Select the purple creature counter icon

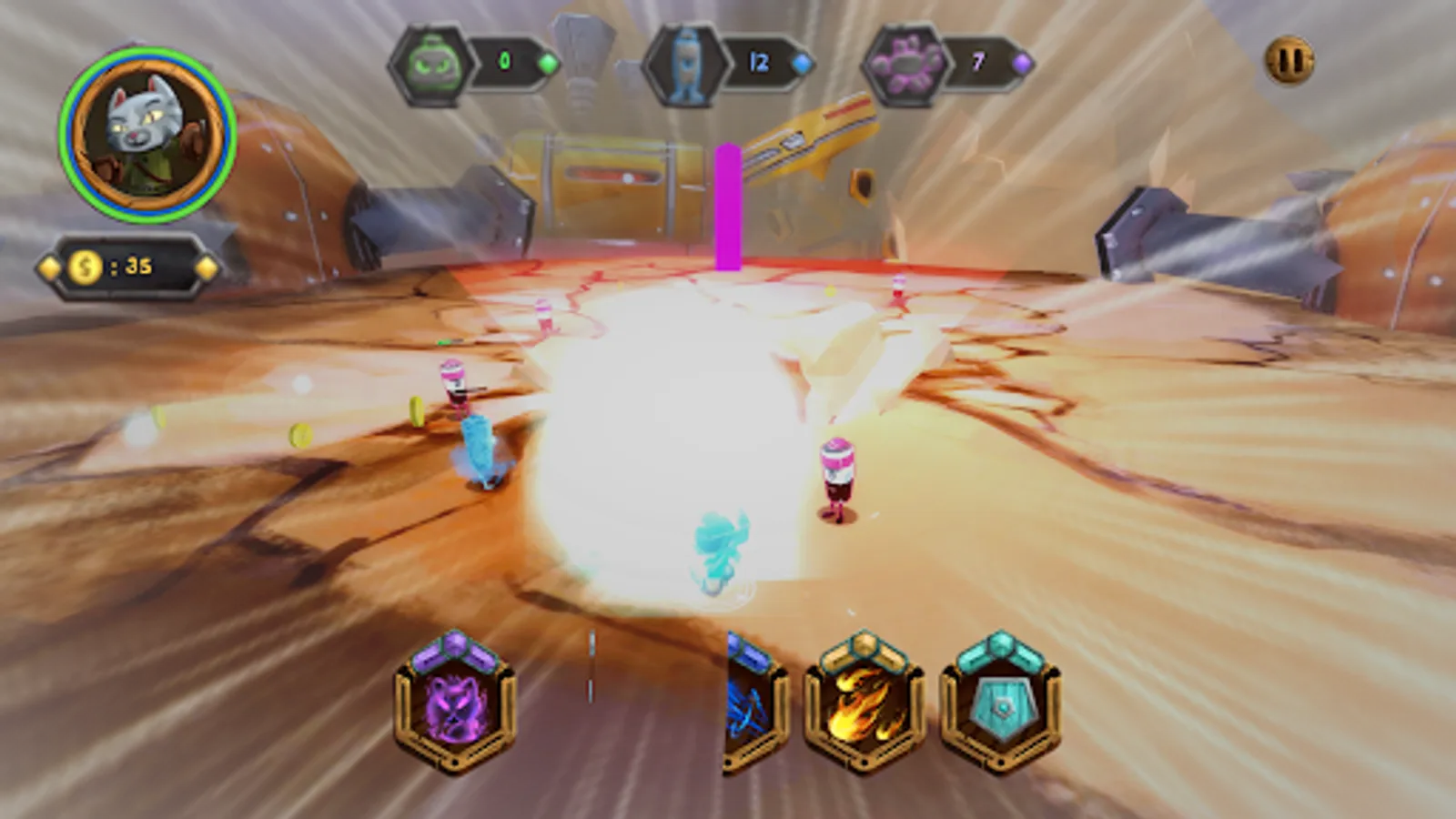tap(905, 61)
